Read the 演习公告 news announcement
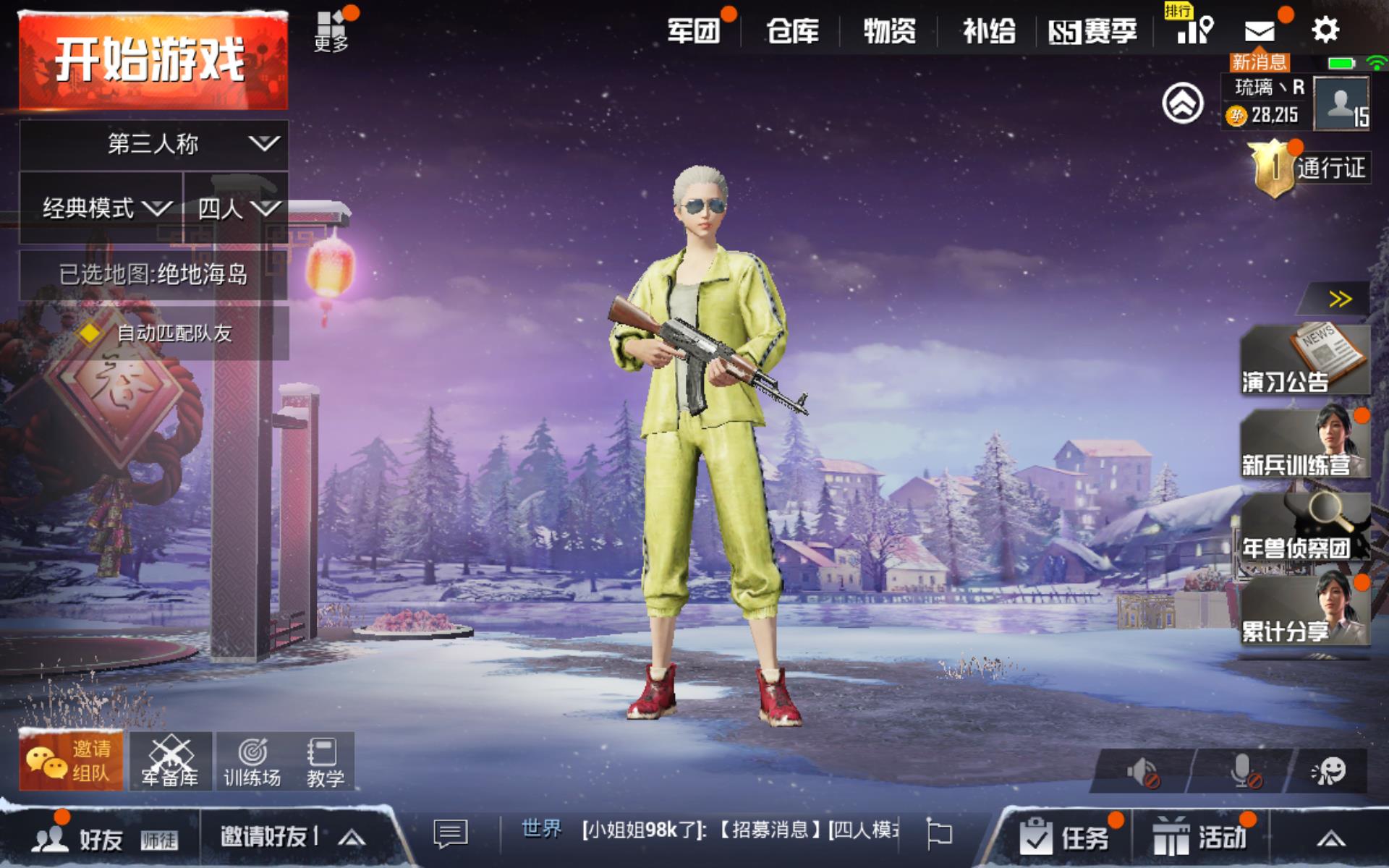The image size is (1389, 868). 1304,359
